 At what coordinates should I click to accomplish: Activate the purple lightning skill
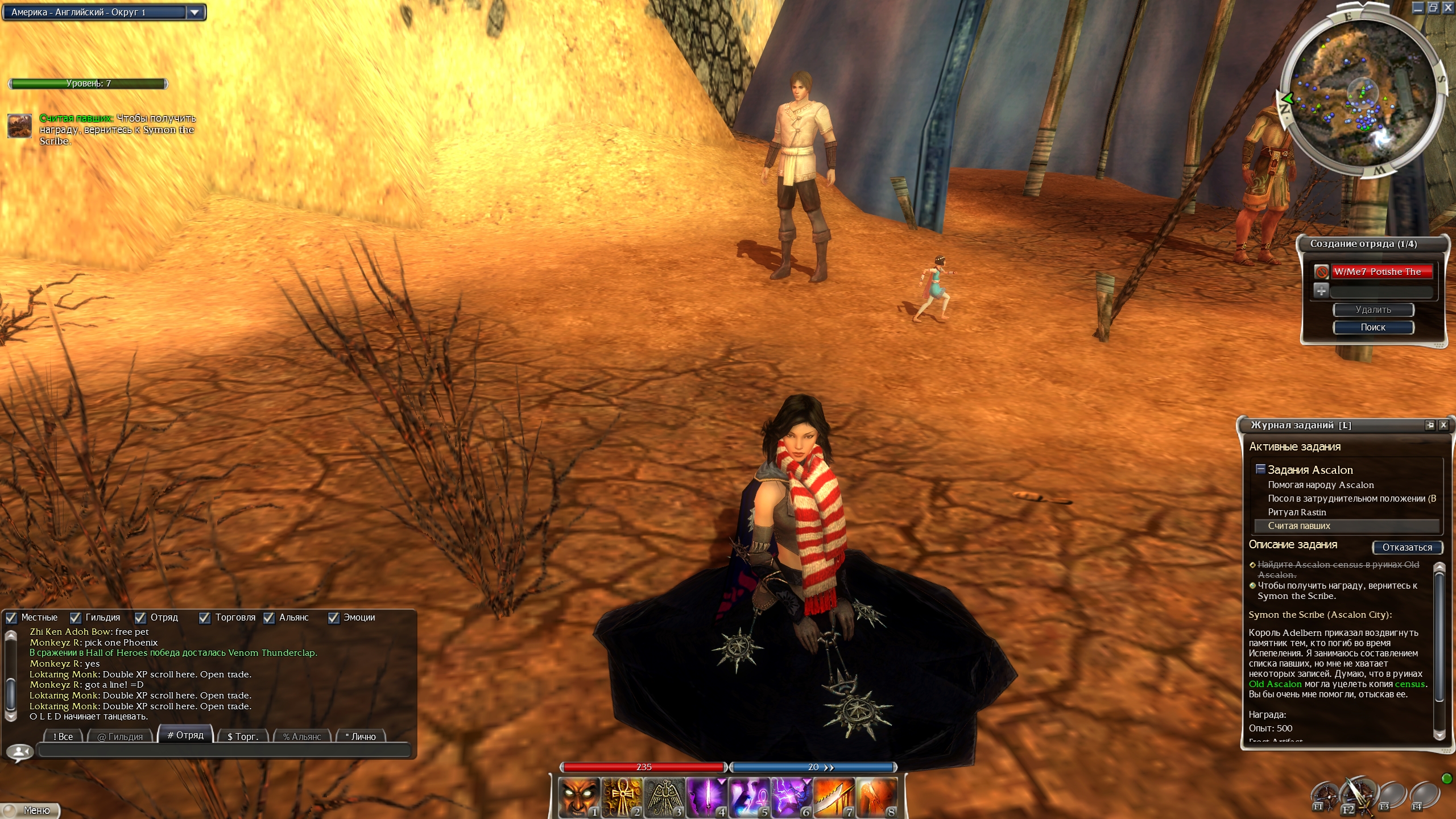[791, 797]
